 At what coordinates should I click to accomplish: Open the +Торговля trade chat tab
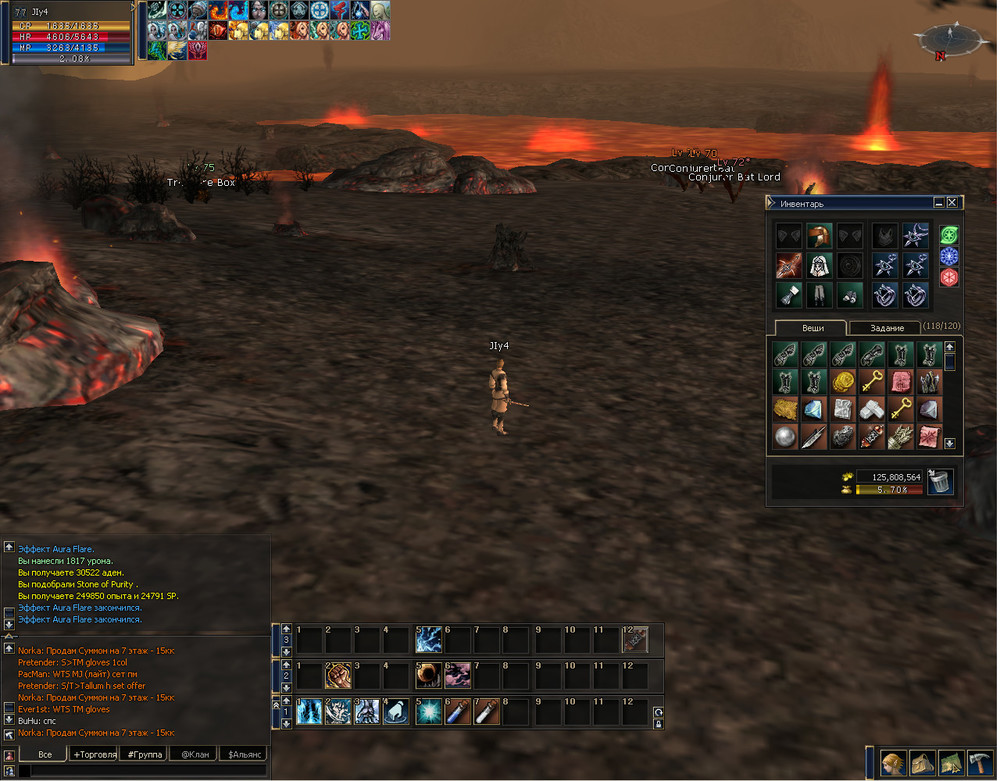pyautogui.click(x=94, y=754)
